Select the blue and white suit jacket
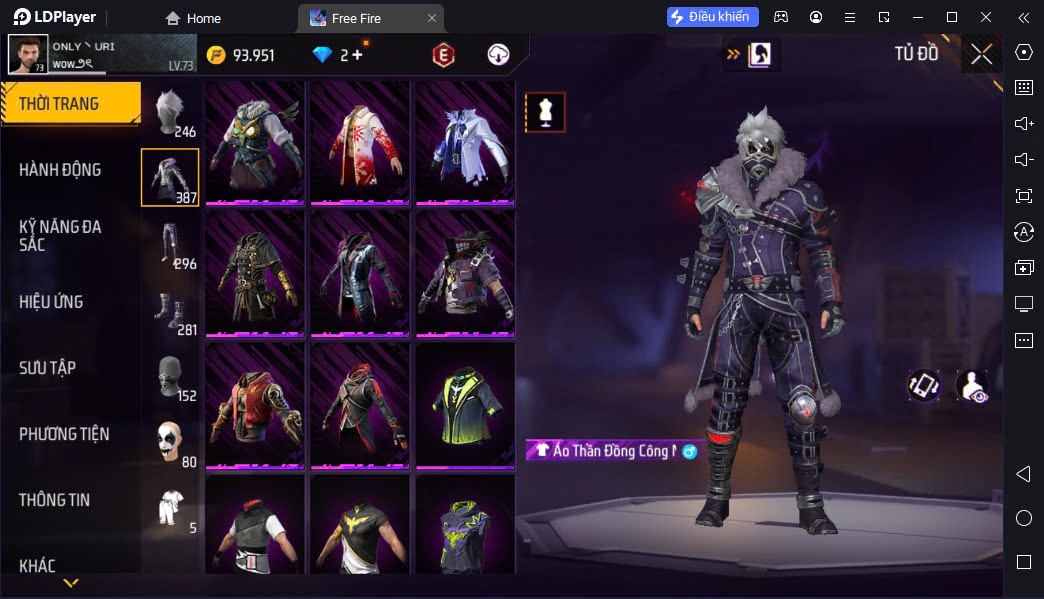This screenshot has height=599, width=1044. pos(465,142)
